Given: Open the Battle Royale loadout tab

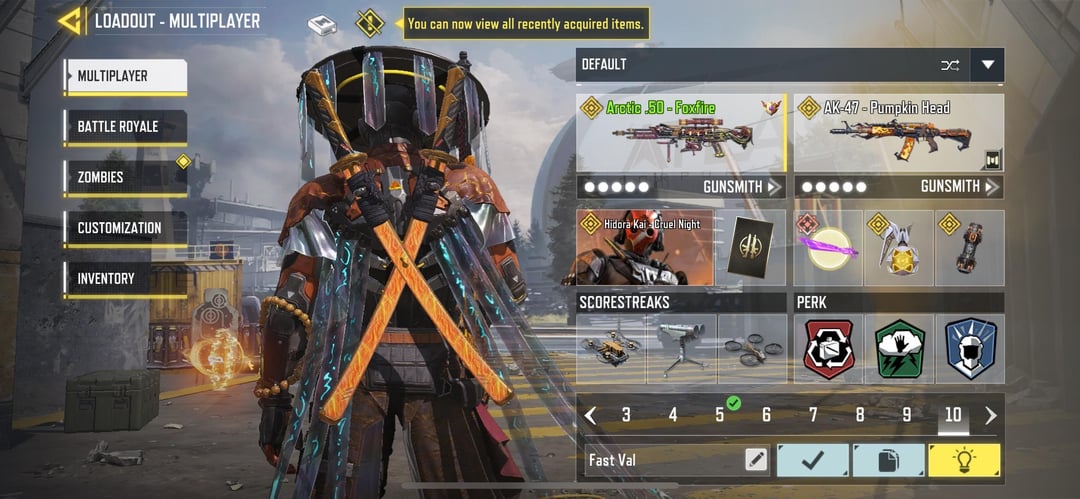Looking at the screenshot, I should click(x=125, y=127).
